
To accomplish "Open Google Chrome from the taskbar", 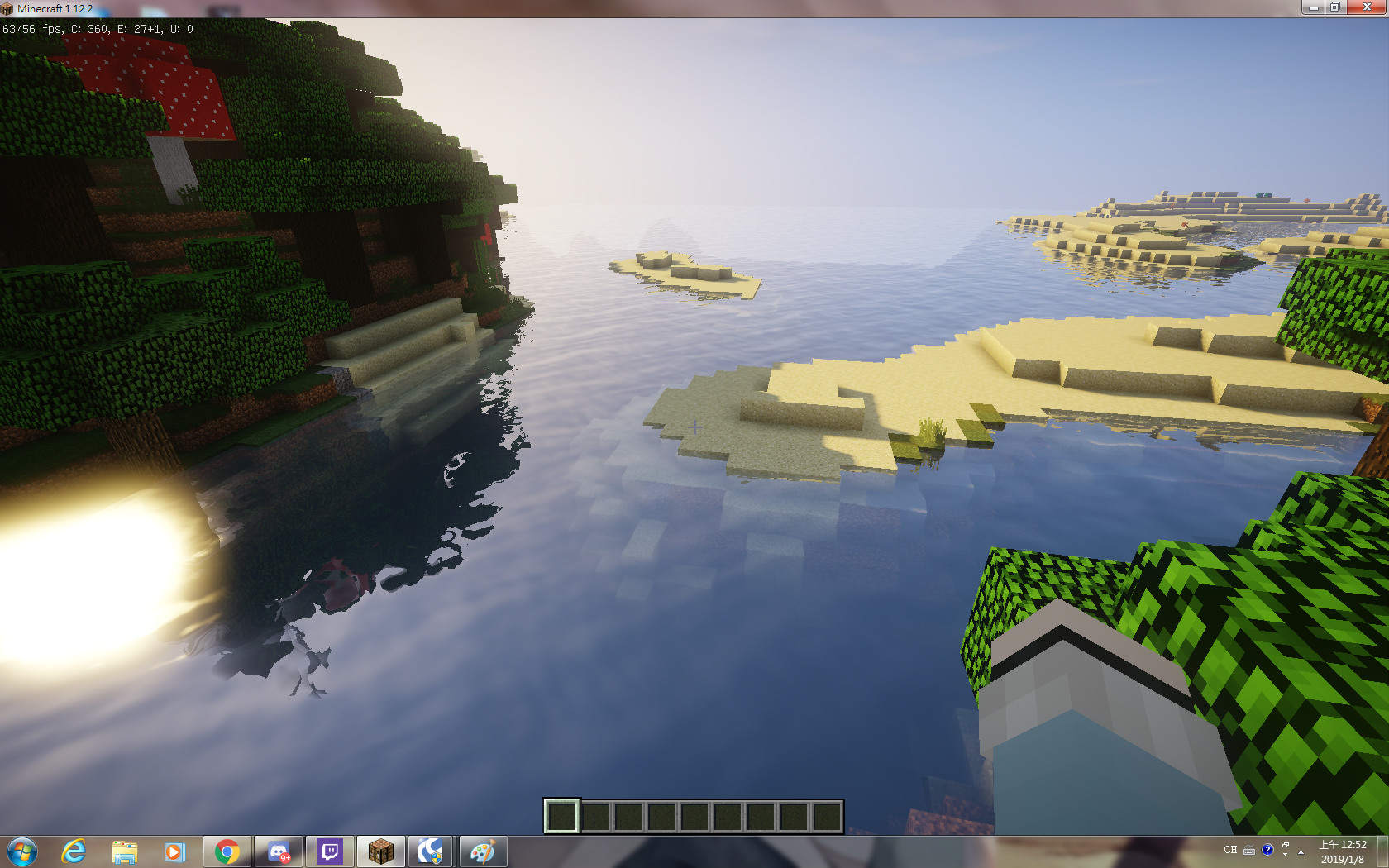I will 226,850.
